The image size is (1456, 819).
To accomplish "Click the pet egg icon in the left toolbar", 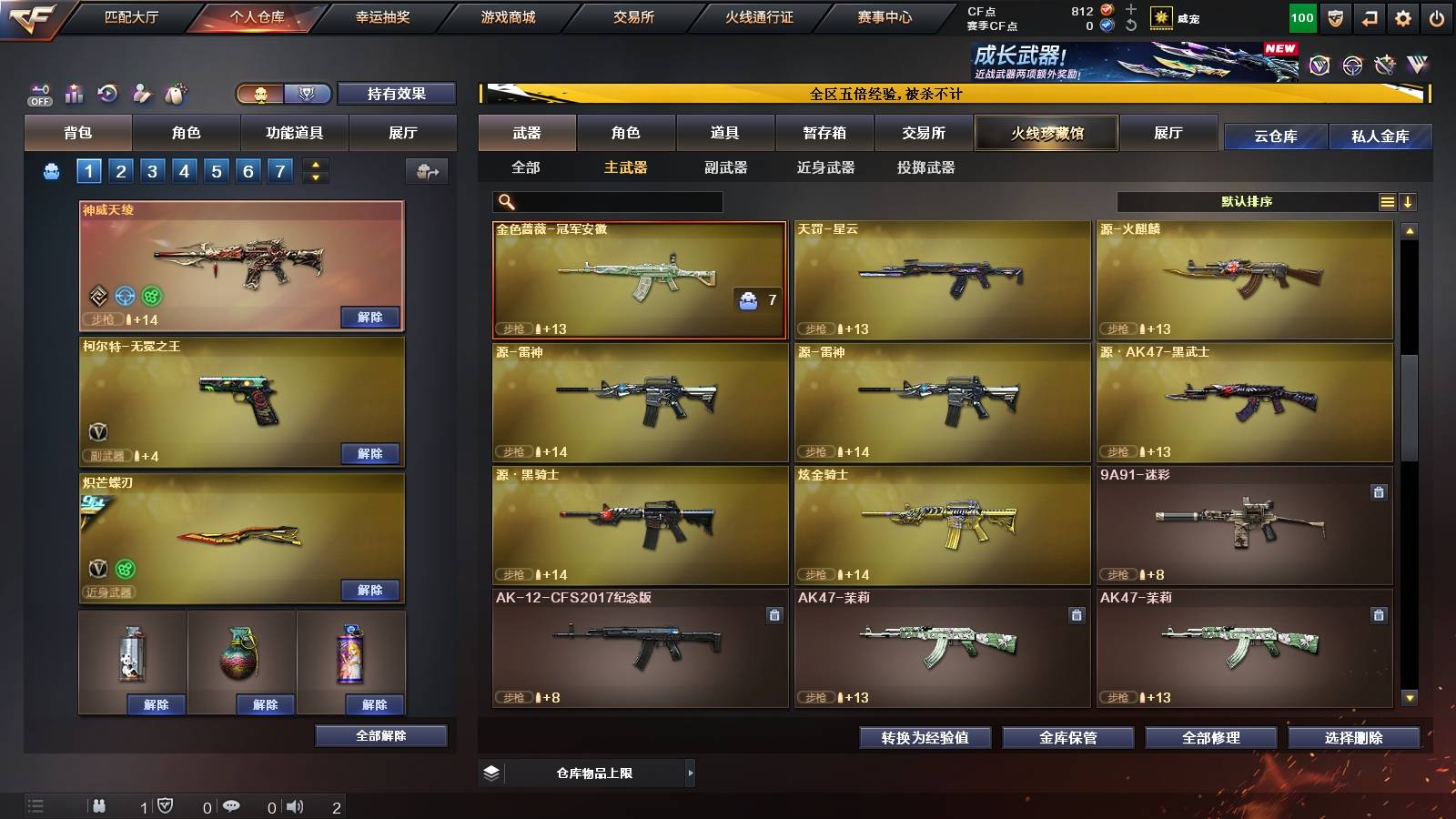I will click(176, 94).
